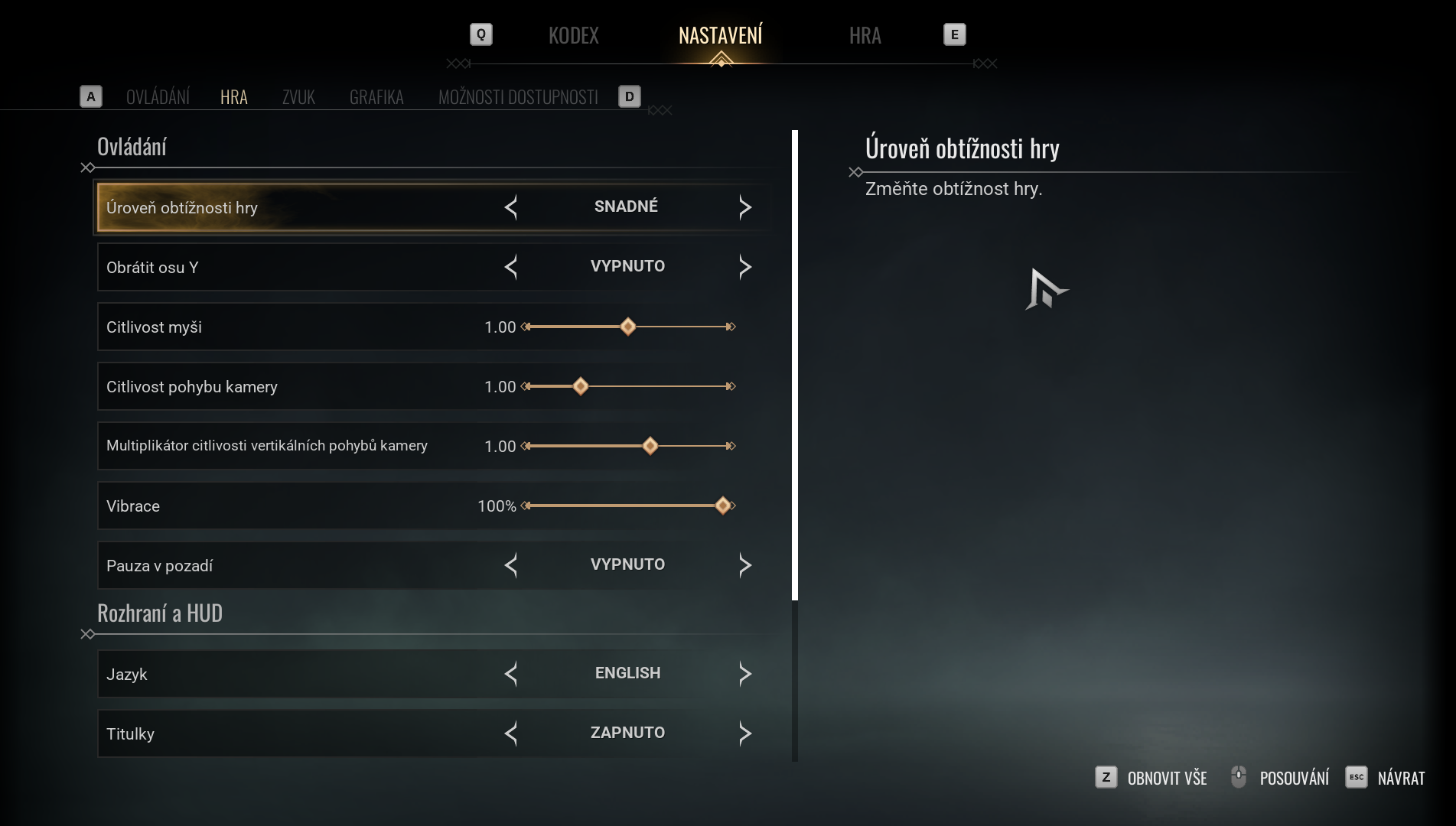The height and width of the screenshot is (826, 1456).
Task: Open the top-level Hra tab beside Nastavení
Action: [865, 36]
